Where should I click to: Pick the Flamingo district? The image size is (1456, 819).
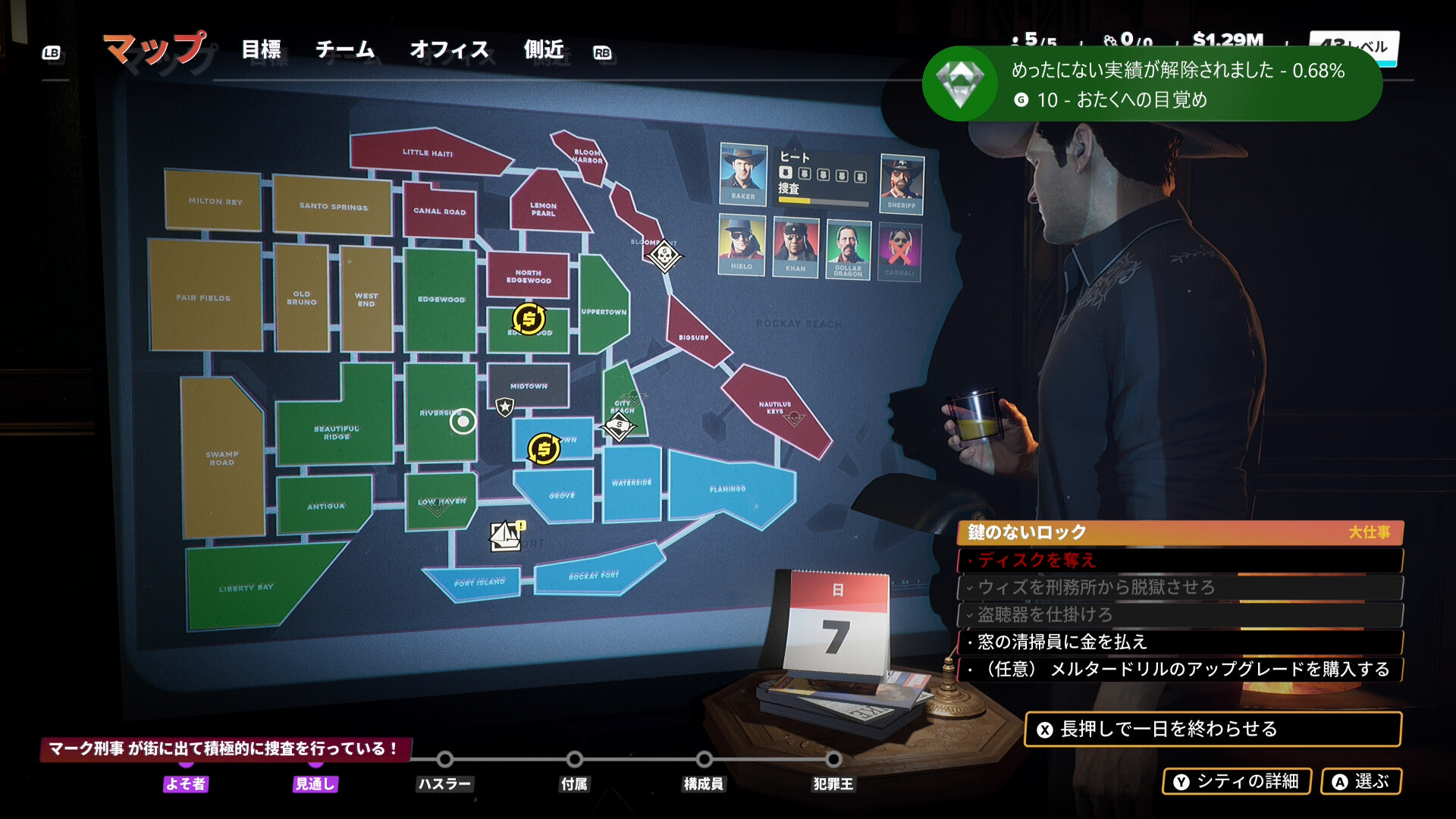727,489
